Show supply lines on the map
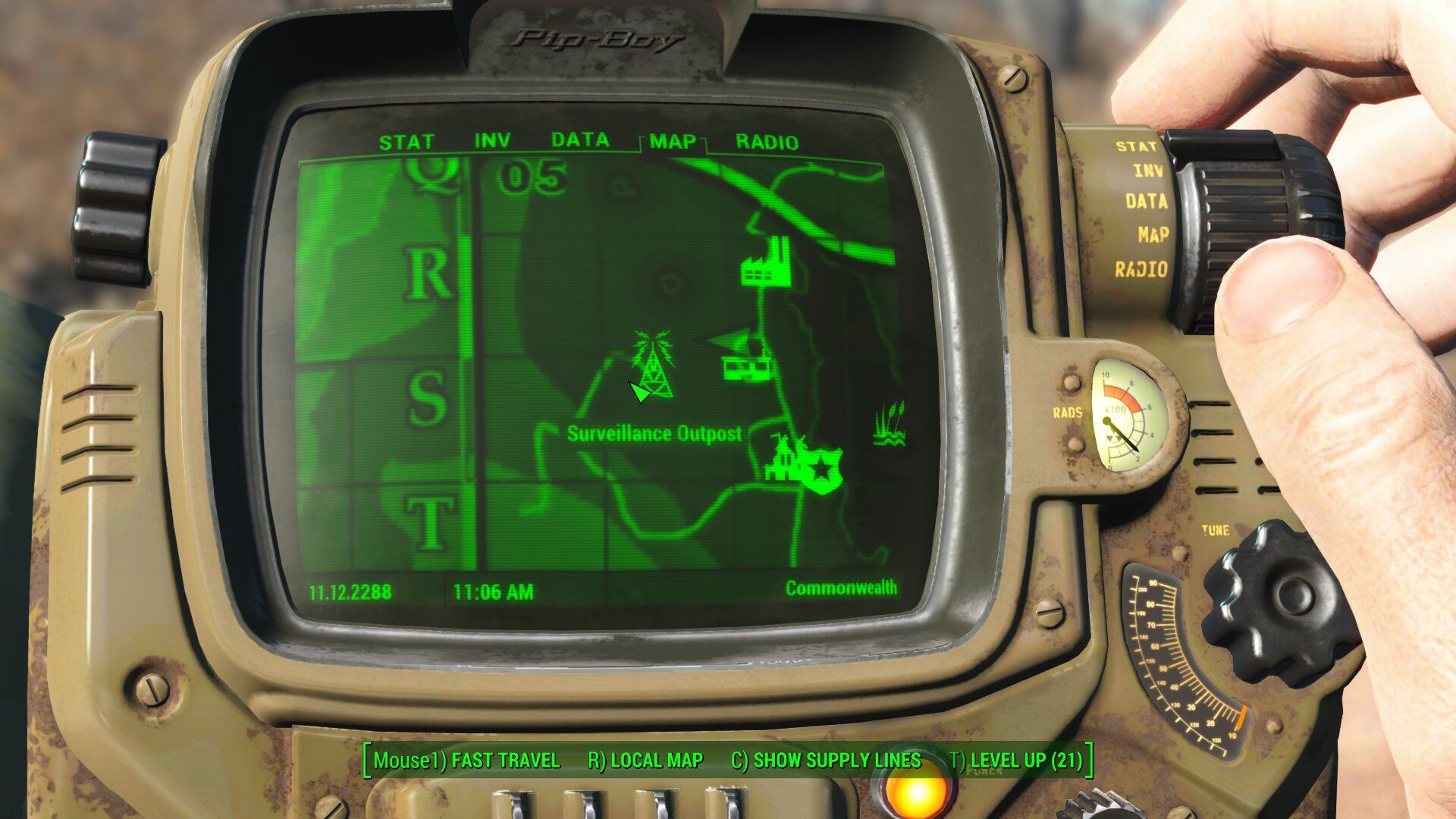 pos(826,761)
